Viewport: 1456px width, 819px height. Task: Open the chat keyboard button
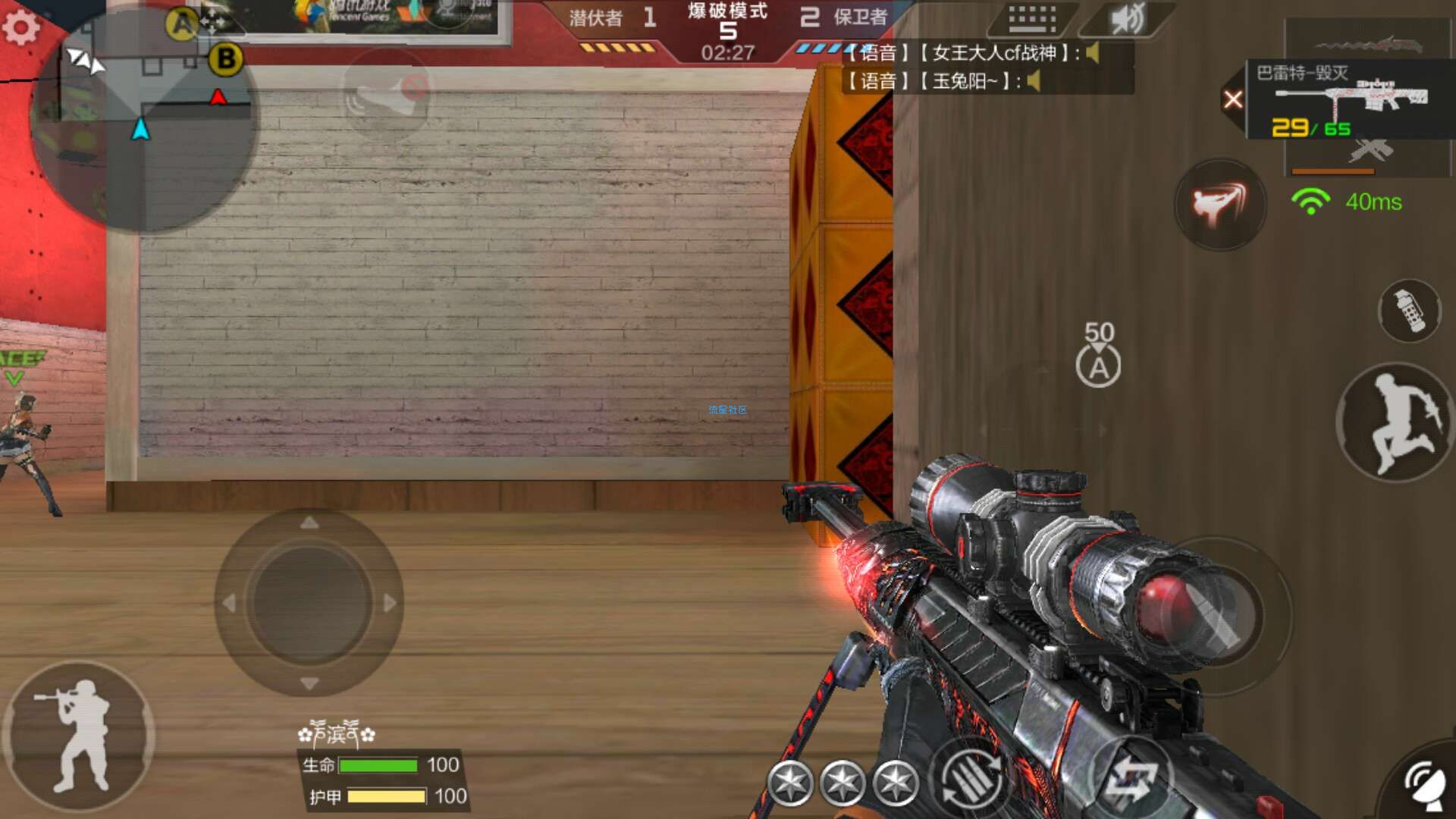[1032, 19]
